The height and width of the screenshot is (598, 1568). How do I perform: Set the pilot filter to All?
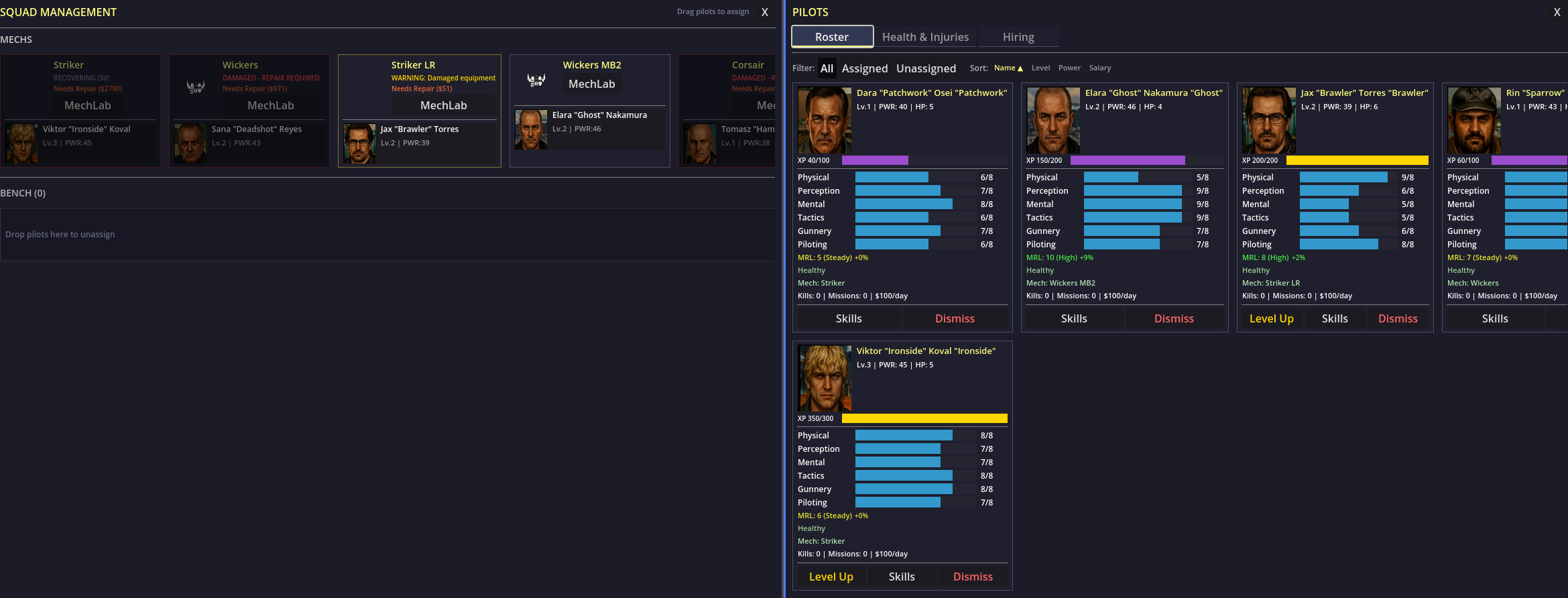click(827, 68)
